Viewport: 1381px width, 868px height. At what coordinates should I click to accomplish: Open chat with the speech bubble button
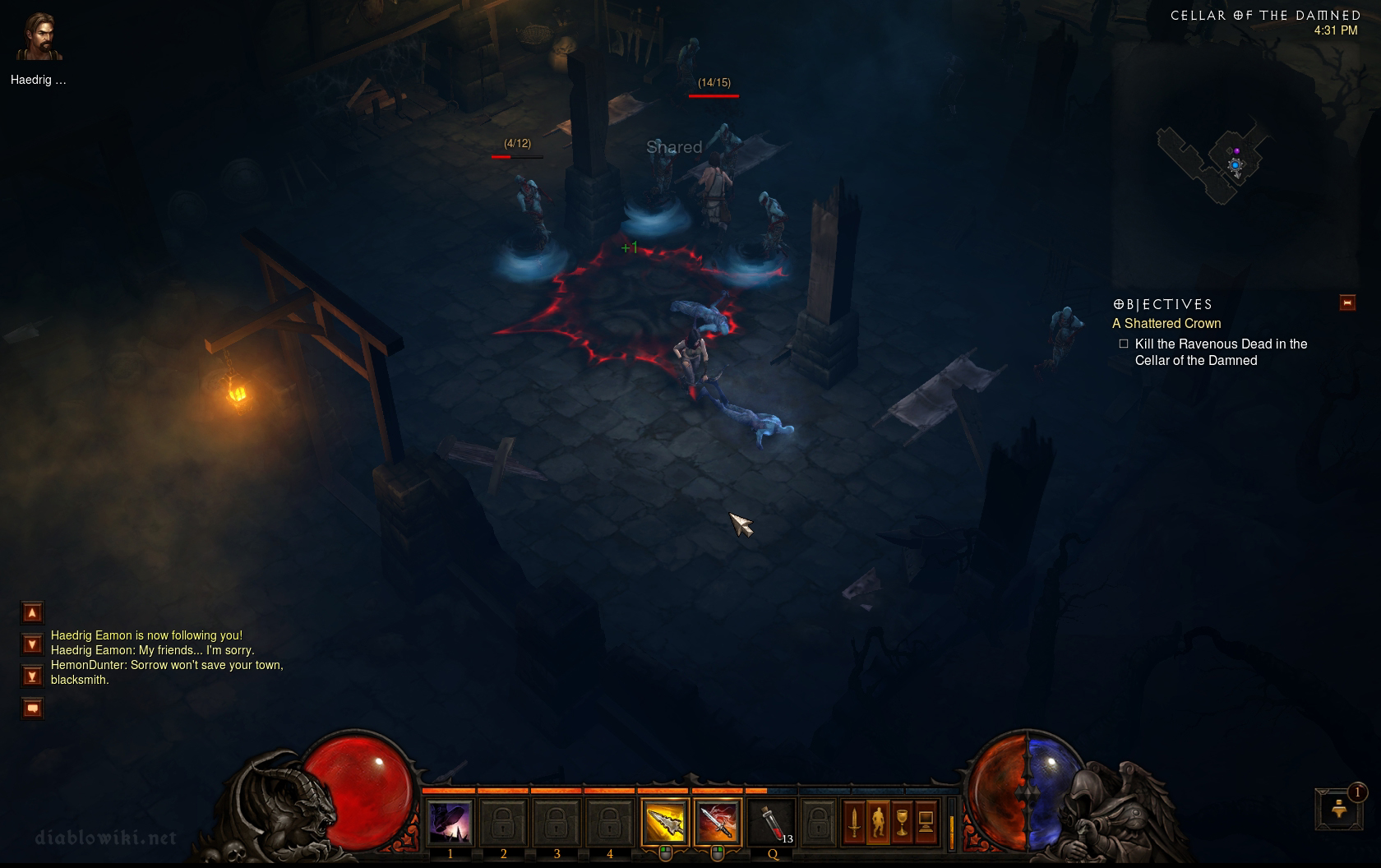coord(32,708)
